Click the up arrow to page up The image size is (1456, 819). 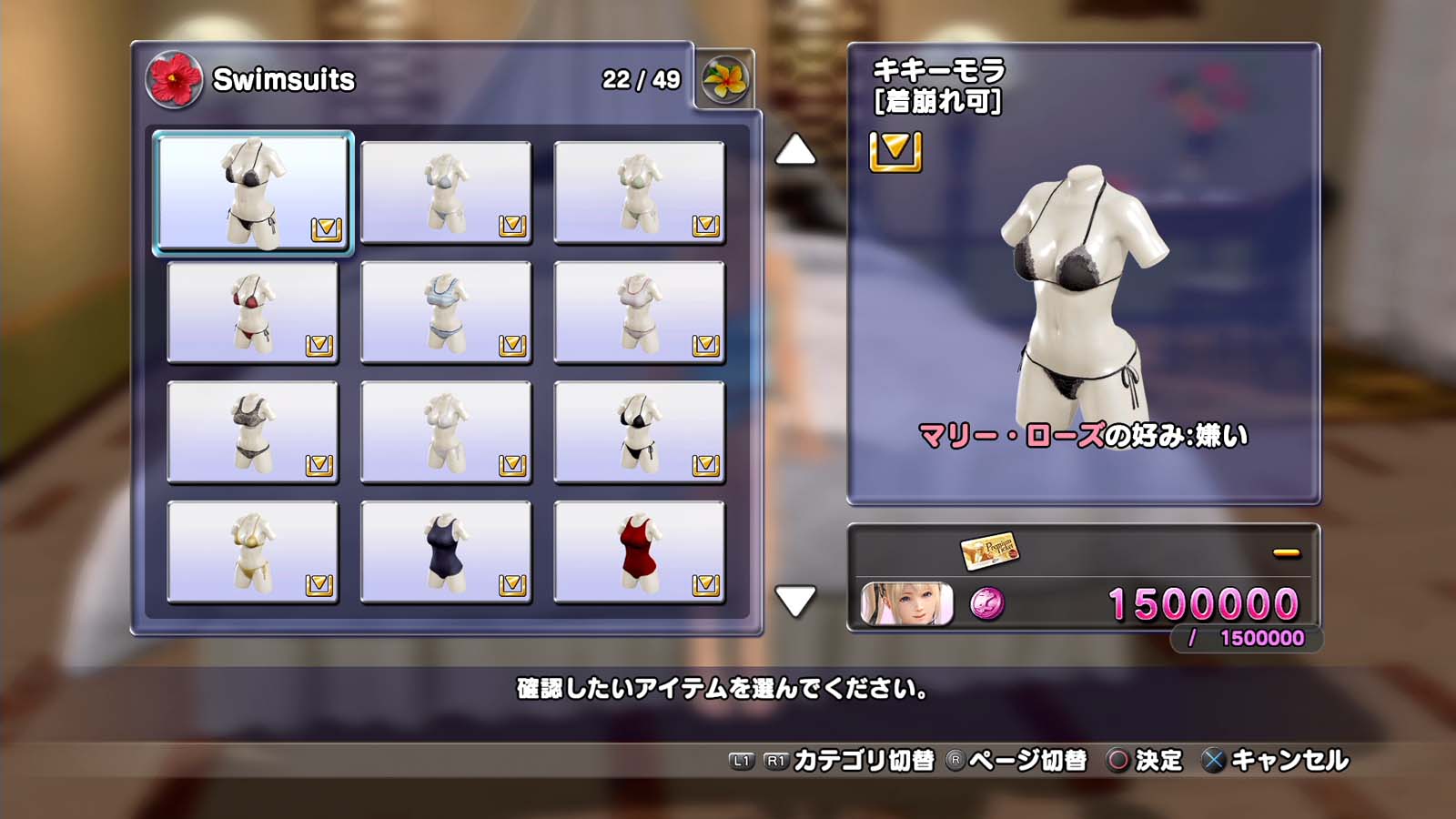(794, 150)
